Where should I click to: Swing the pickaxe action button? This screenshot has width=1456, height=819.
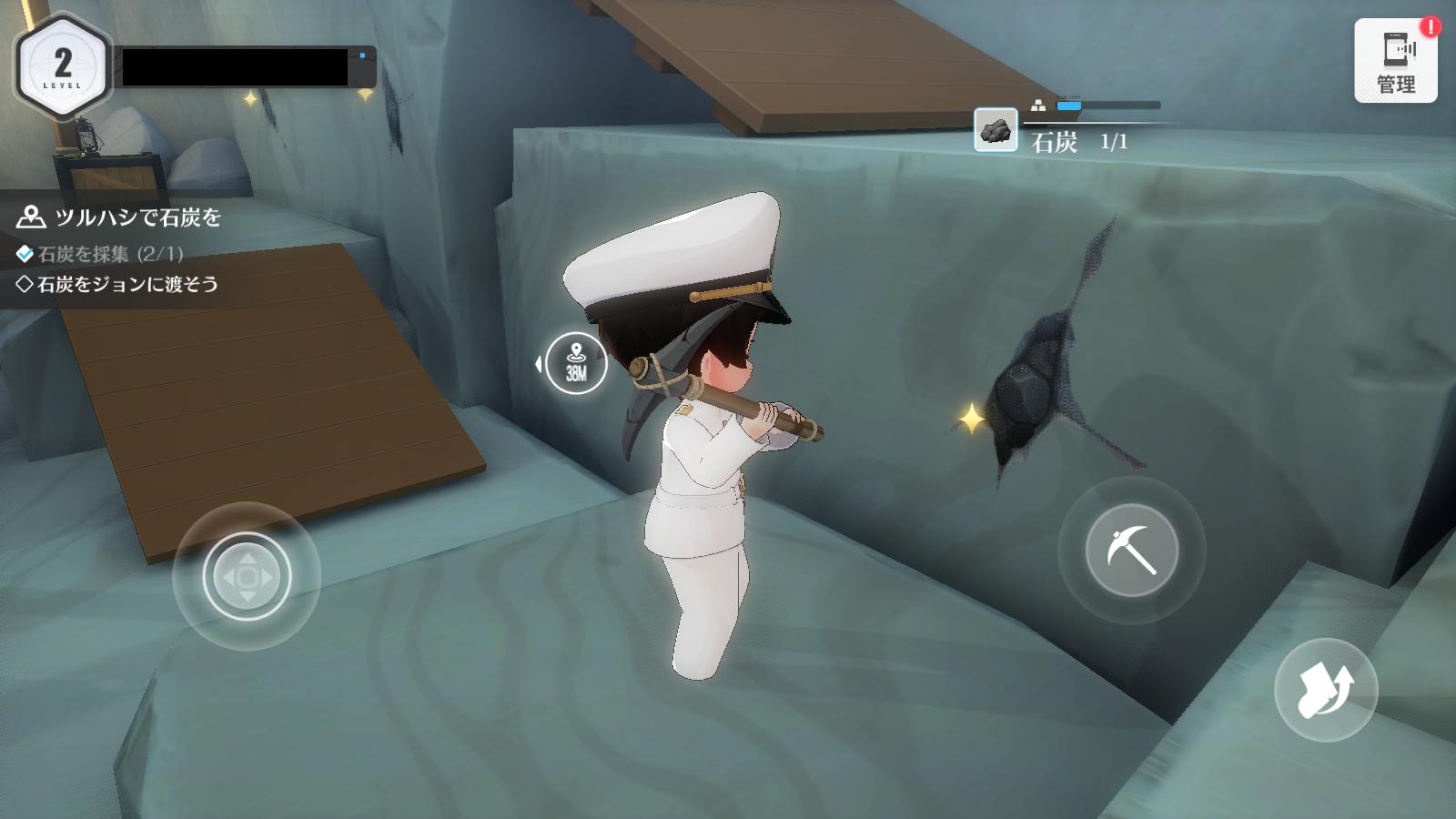coord(1131,550)
